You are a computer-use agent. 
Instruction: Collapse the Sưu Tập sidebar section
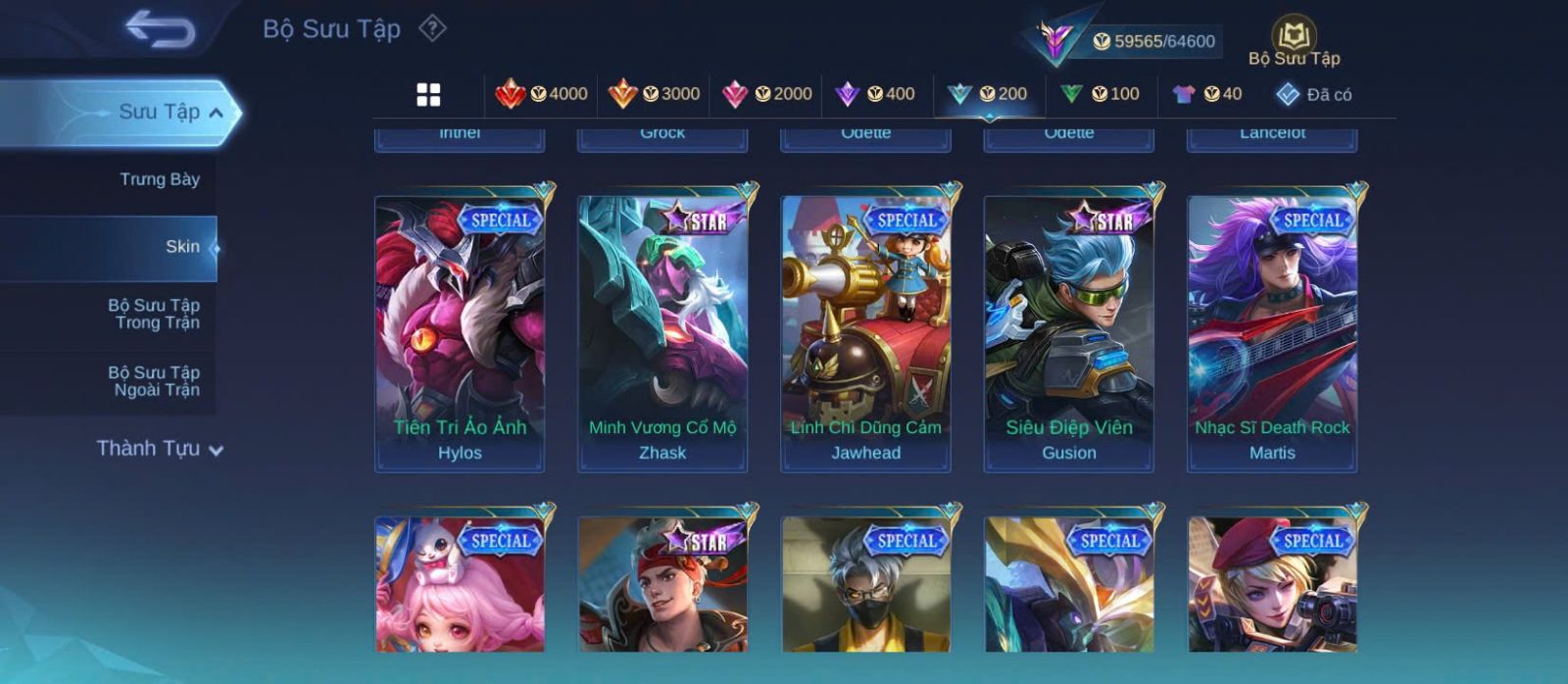(x=217, y=113)
